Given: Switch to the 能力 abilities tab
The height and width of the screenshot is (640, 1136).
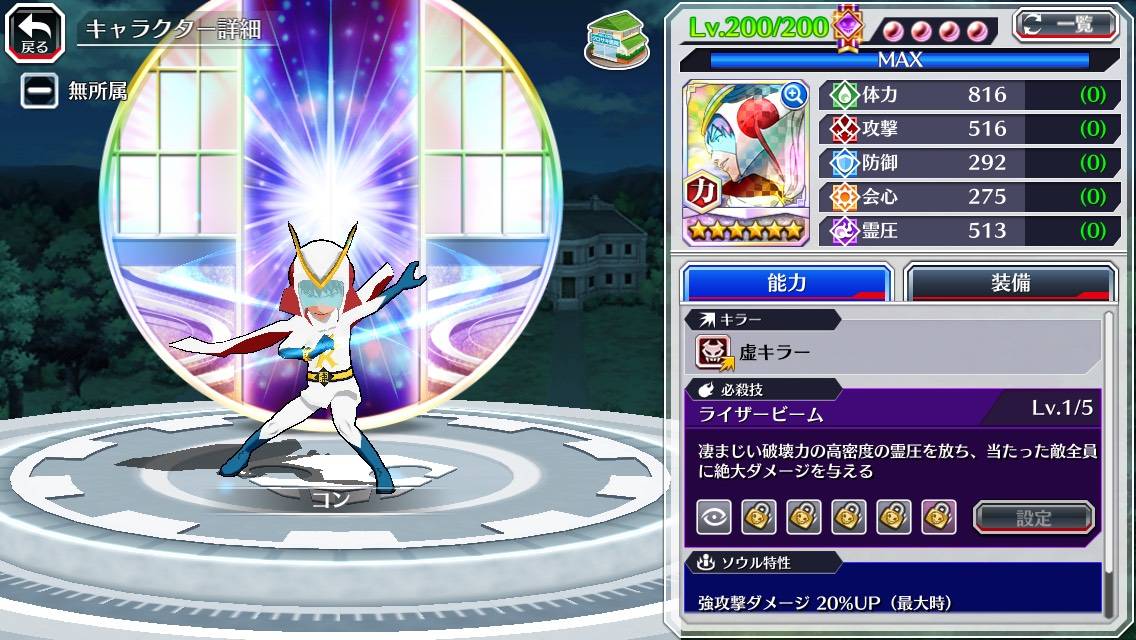Looking at the screenshot, I should (786, 283).
